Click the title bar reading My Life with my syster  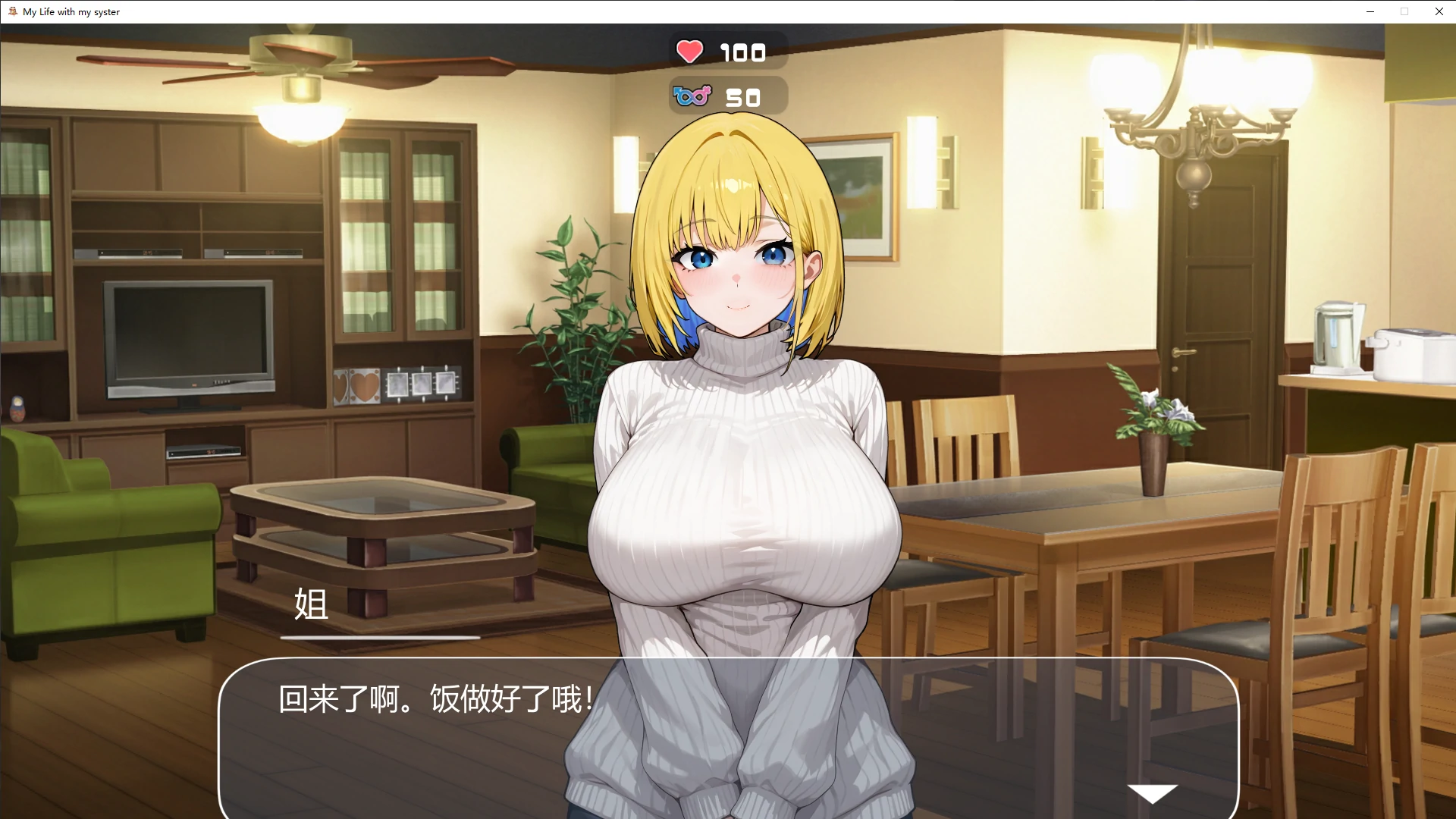pos(70,11)
